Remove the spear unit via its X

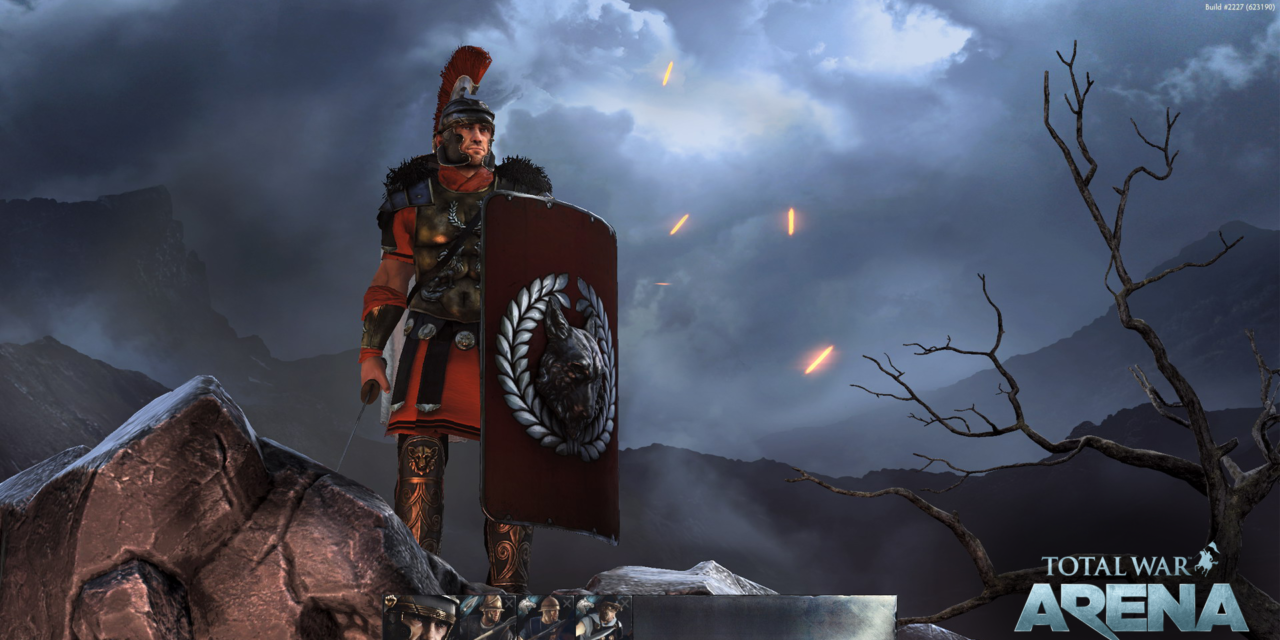coord(509,603)
